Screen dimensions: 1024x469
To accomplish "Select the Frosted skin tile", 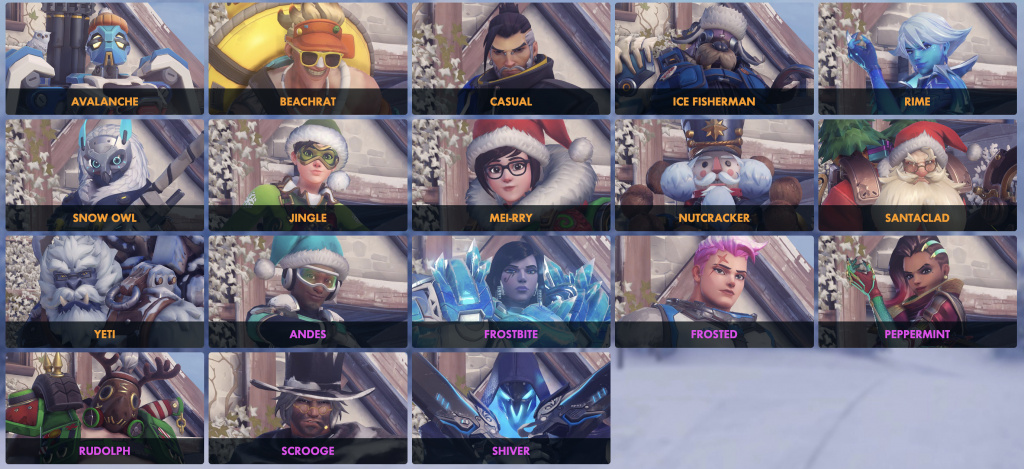I will tap(713, 291).
